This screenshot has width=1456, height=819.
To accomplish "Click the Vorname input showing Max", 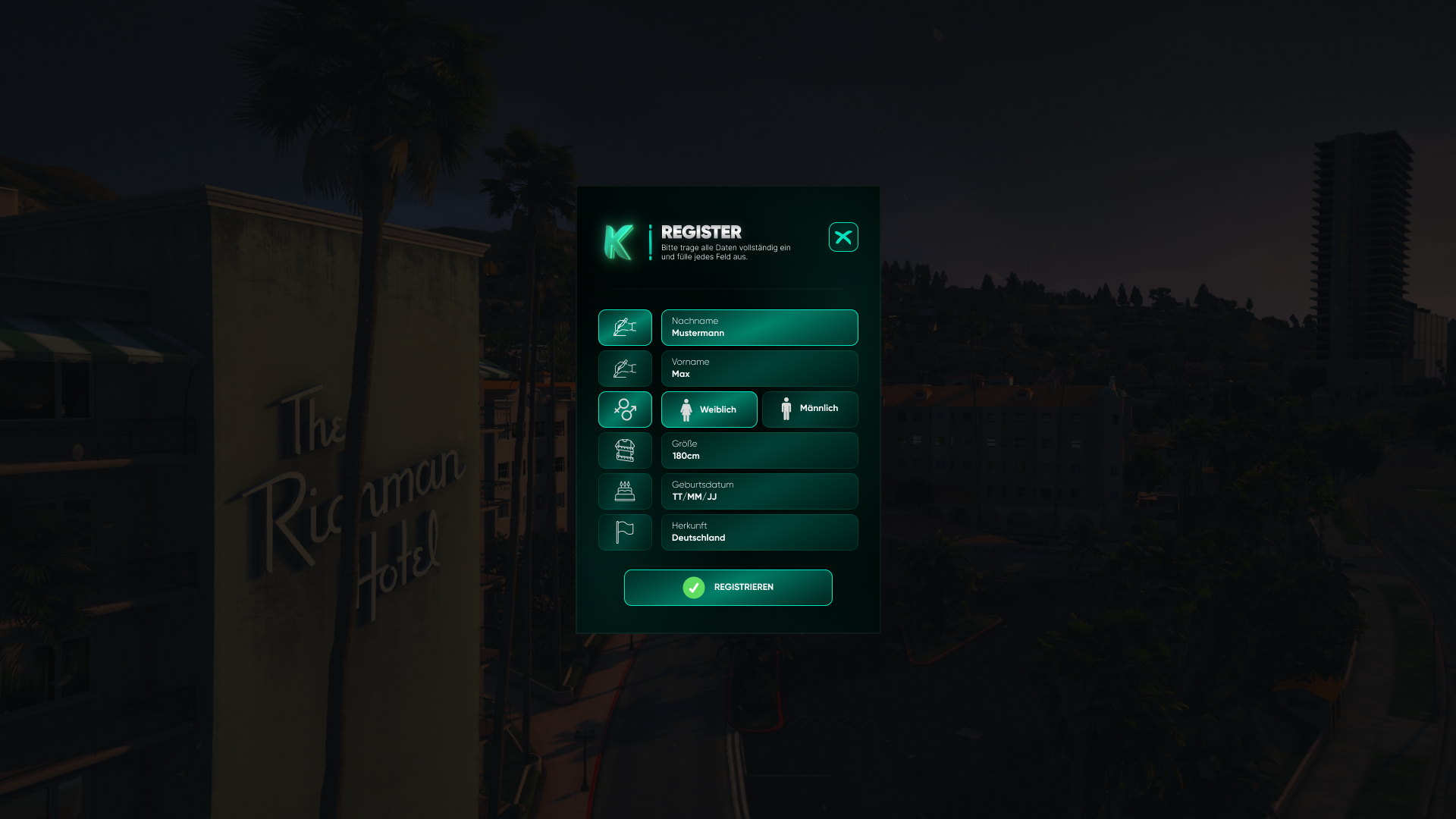I will point(759,369).
